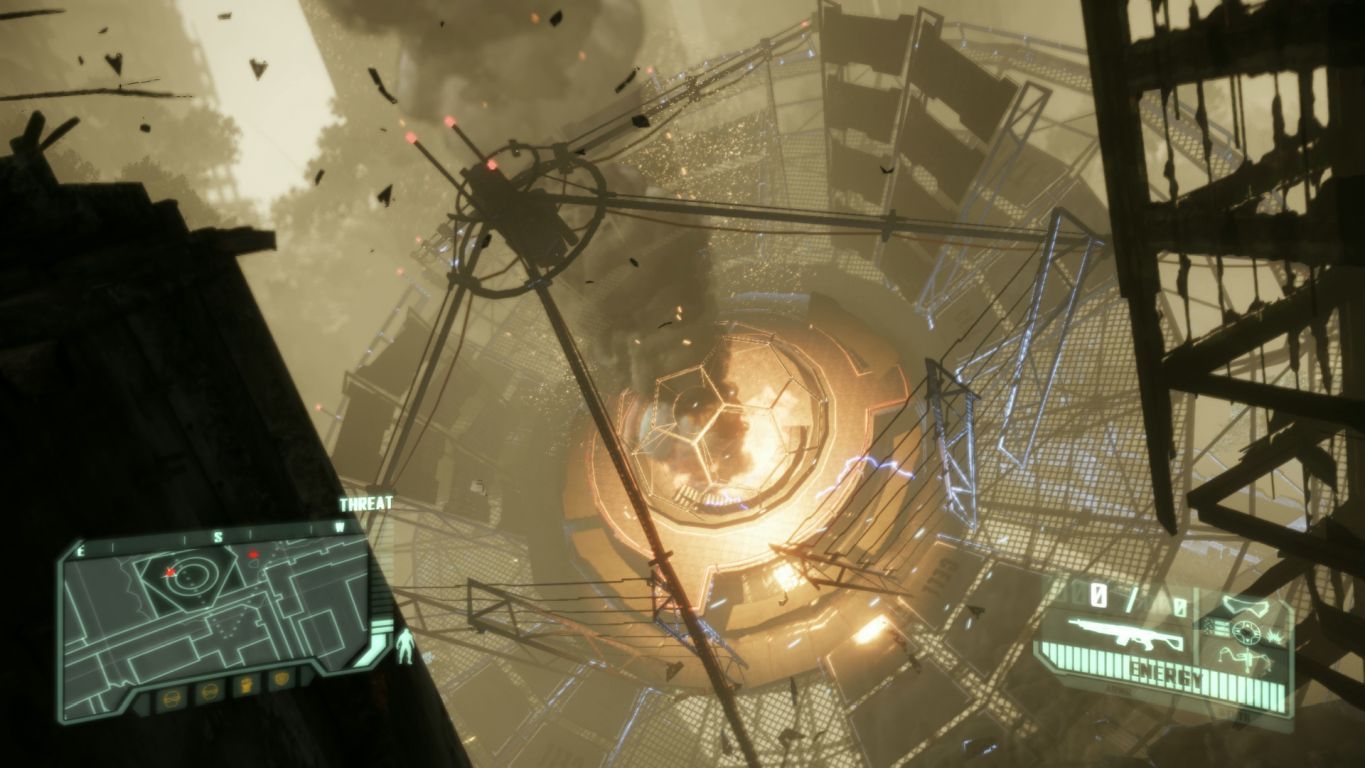Click the yellow objective icon beneath the minimap
The height and width of the screenshot is (768, 1365).
point(246,683)
